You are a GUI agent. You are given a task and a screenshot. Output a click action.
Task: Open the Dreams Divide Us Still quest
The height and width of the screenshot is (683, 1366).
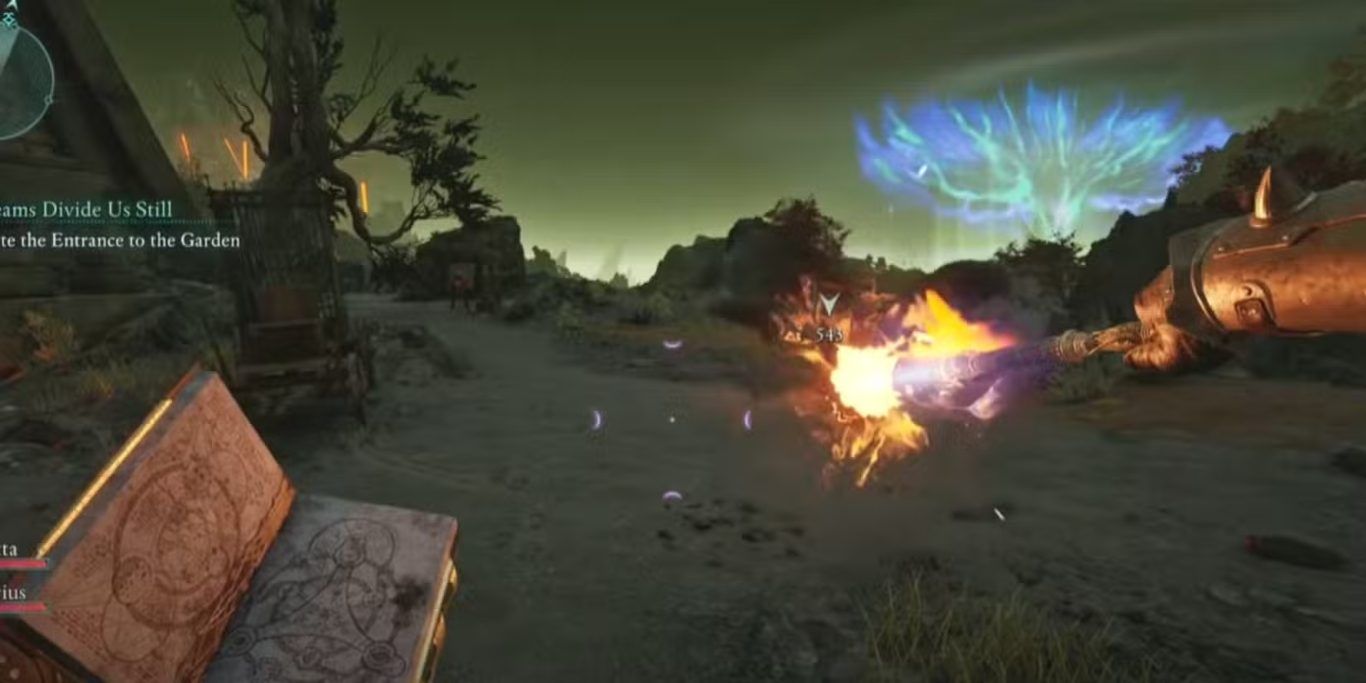[x=87, y=209]
